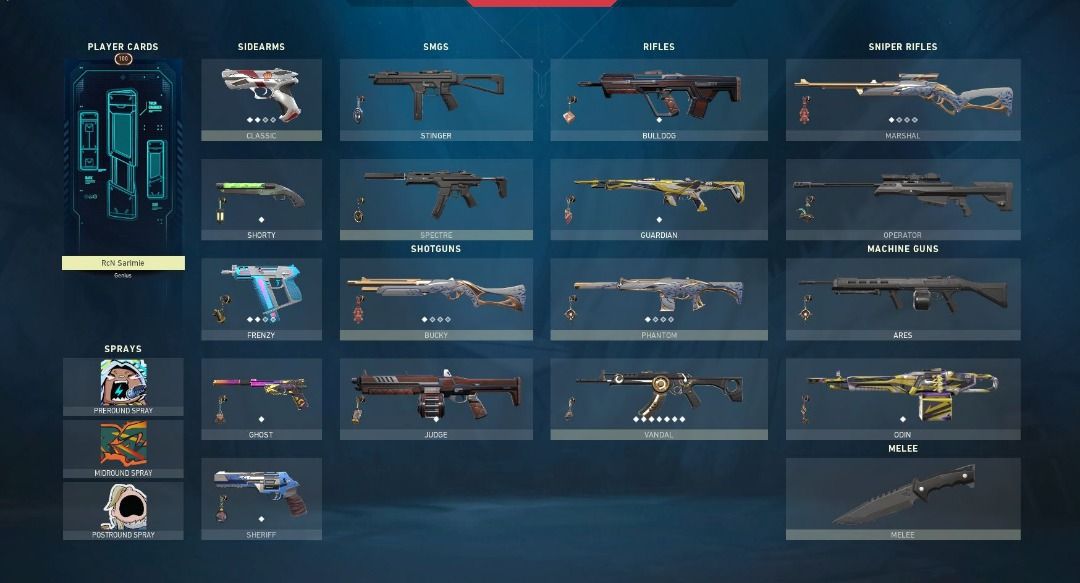Select the Judge shotgun slot
The height and width of the screenshot is (583, 1080).
(436, 398)
